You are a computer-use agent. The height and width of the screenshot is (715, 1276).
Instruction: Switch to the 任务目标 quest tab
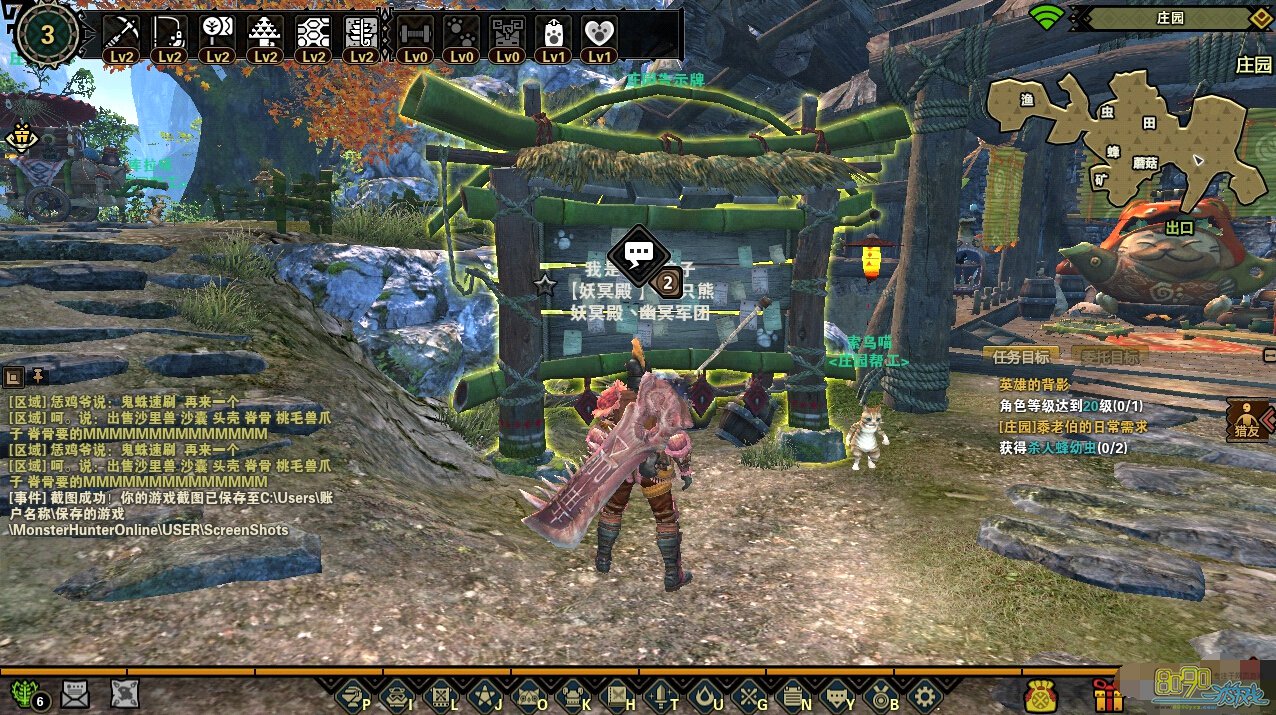(x=1021, y=356)
